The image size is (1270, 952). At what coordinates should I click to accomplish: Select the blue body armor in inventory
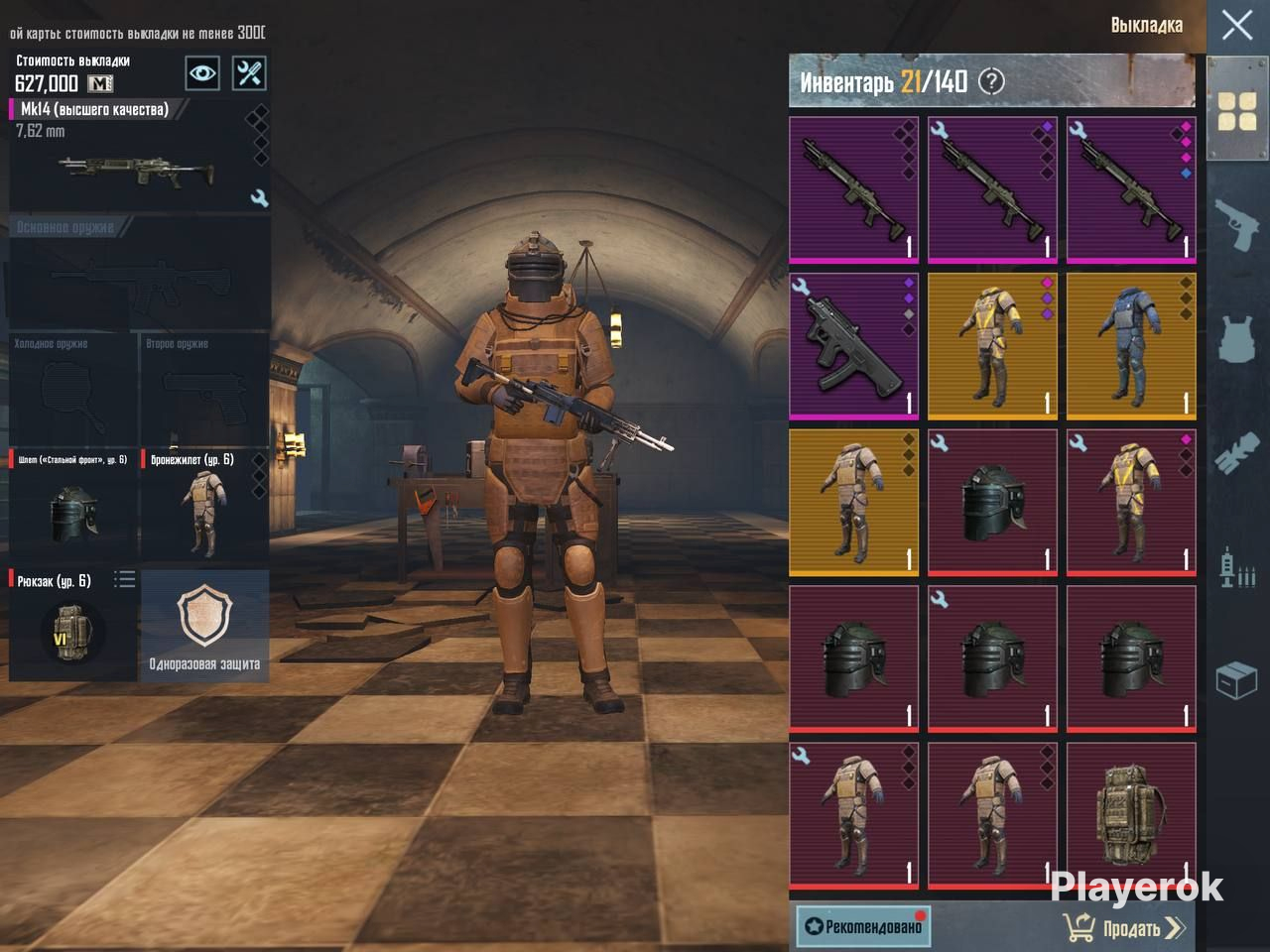(x=1131, y=346)
